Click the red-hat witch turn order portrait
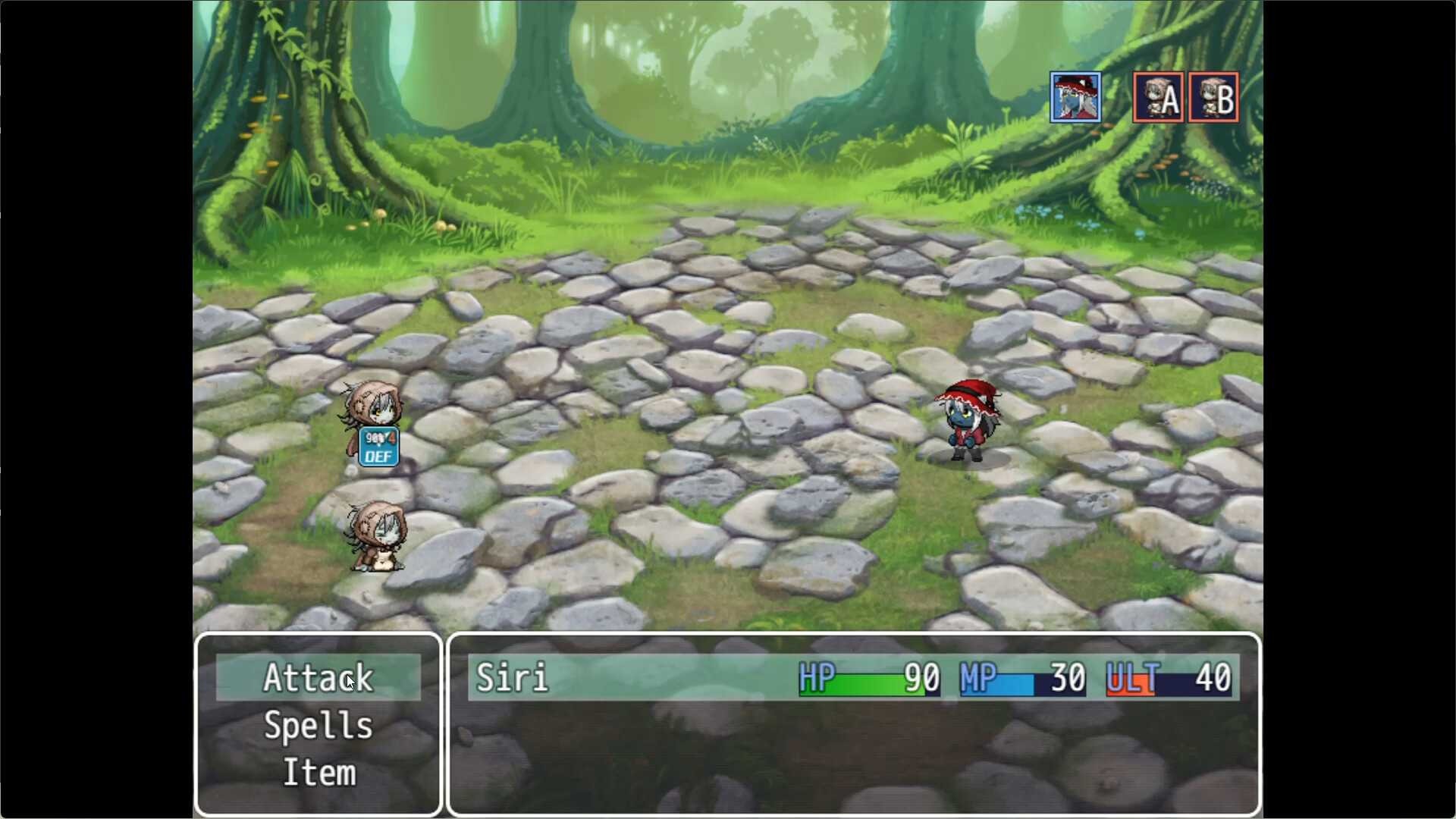 coord(1075,97)
